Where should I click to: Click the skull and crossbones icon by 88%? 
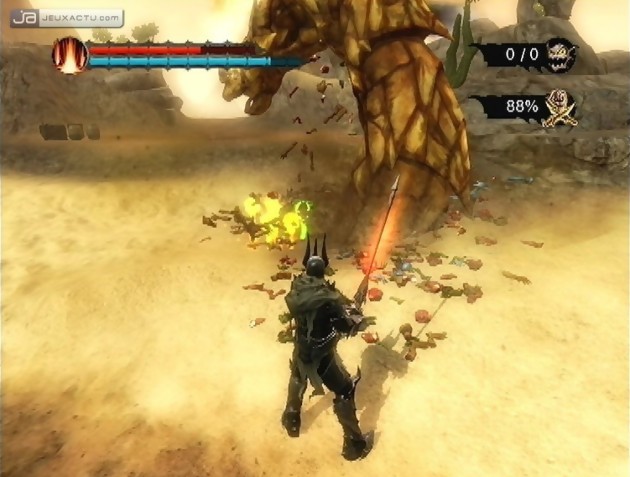[x=559, y=109]
